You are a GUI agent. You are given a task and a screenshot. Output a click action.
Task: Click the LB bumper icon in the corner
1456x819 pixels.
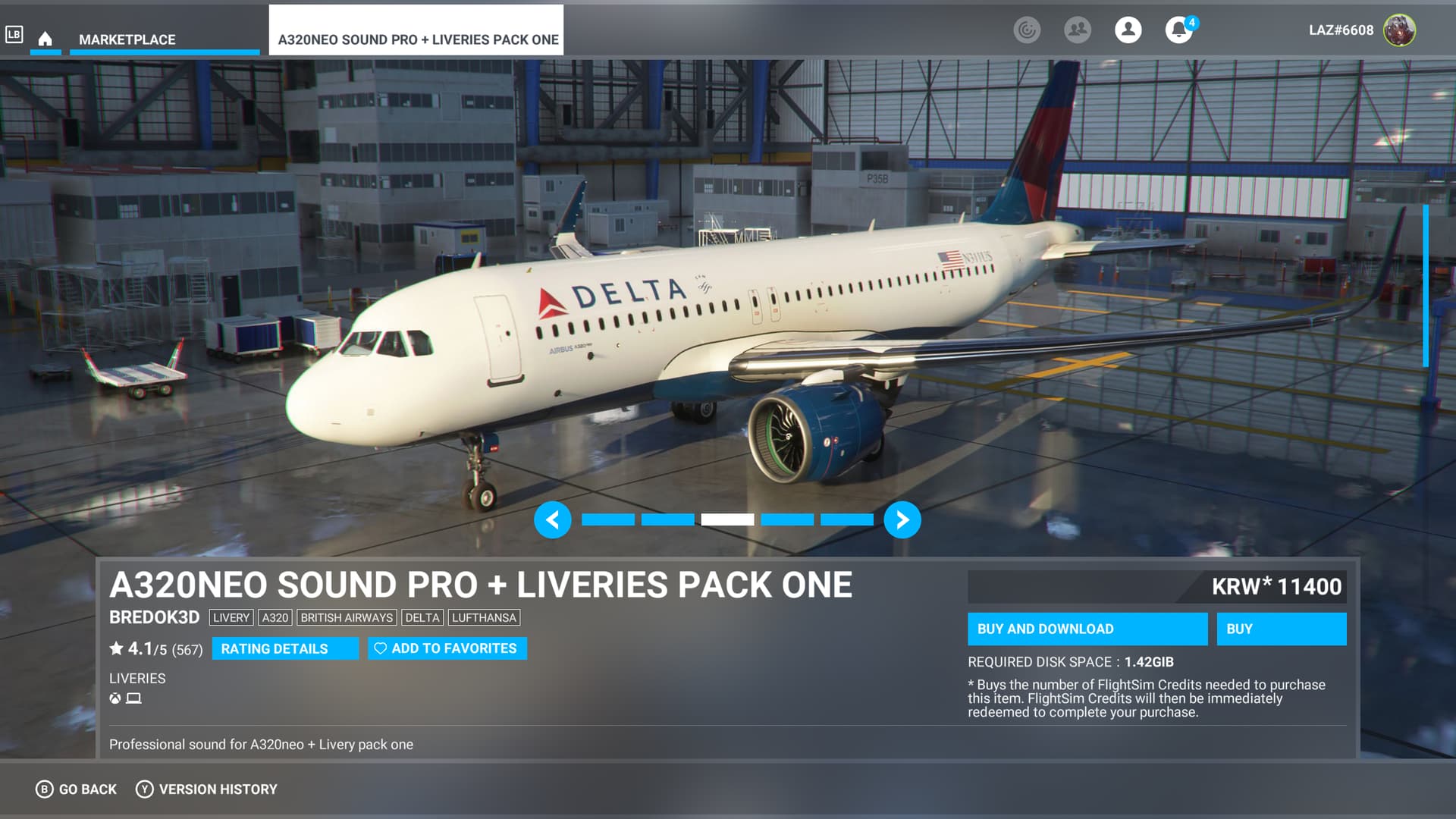[14, 33]
